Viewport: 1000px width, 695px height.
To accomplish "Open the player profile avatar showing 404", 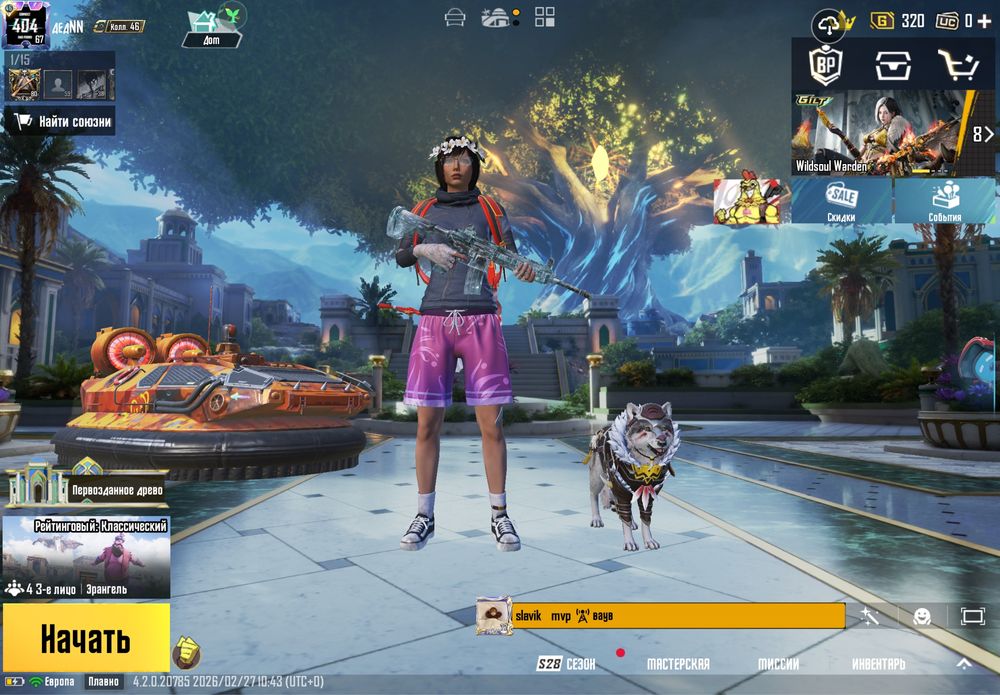I will pyautogui.click(x=26, y=25).
